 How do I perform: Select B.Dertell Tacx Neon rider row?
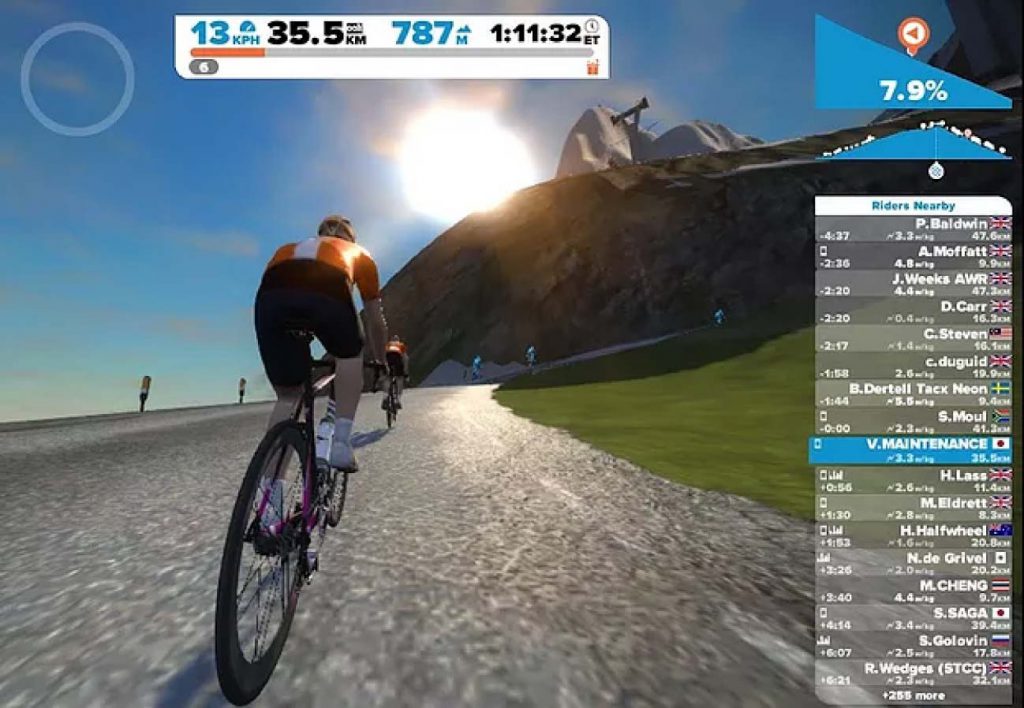[914, 393]
